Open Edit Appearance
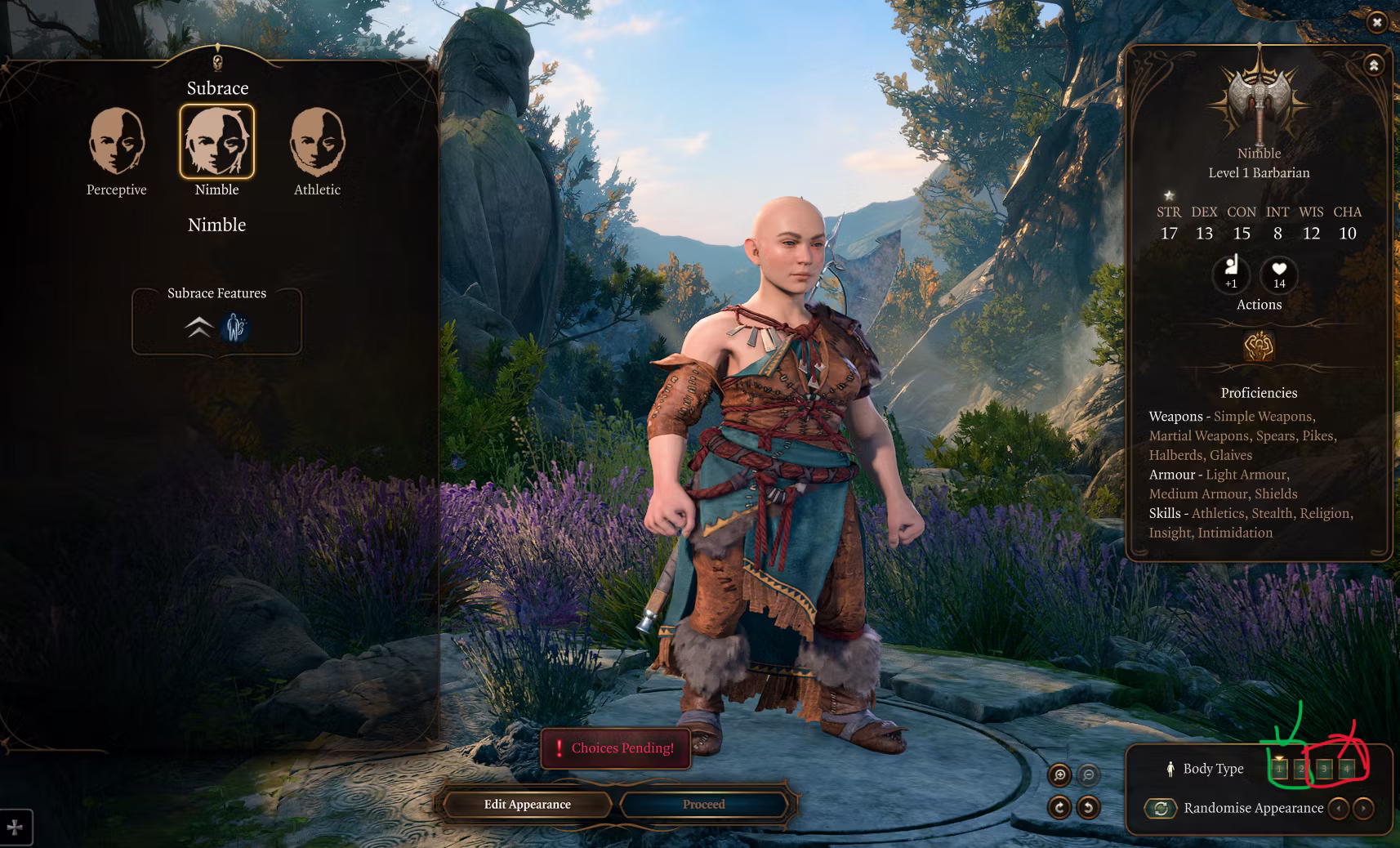Screen dimensions: 1400x848 [x=527, y=805]
